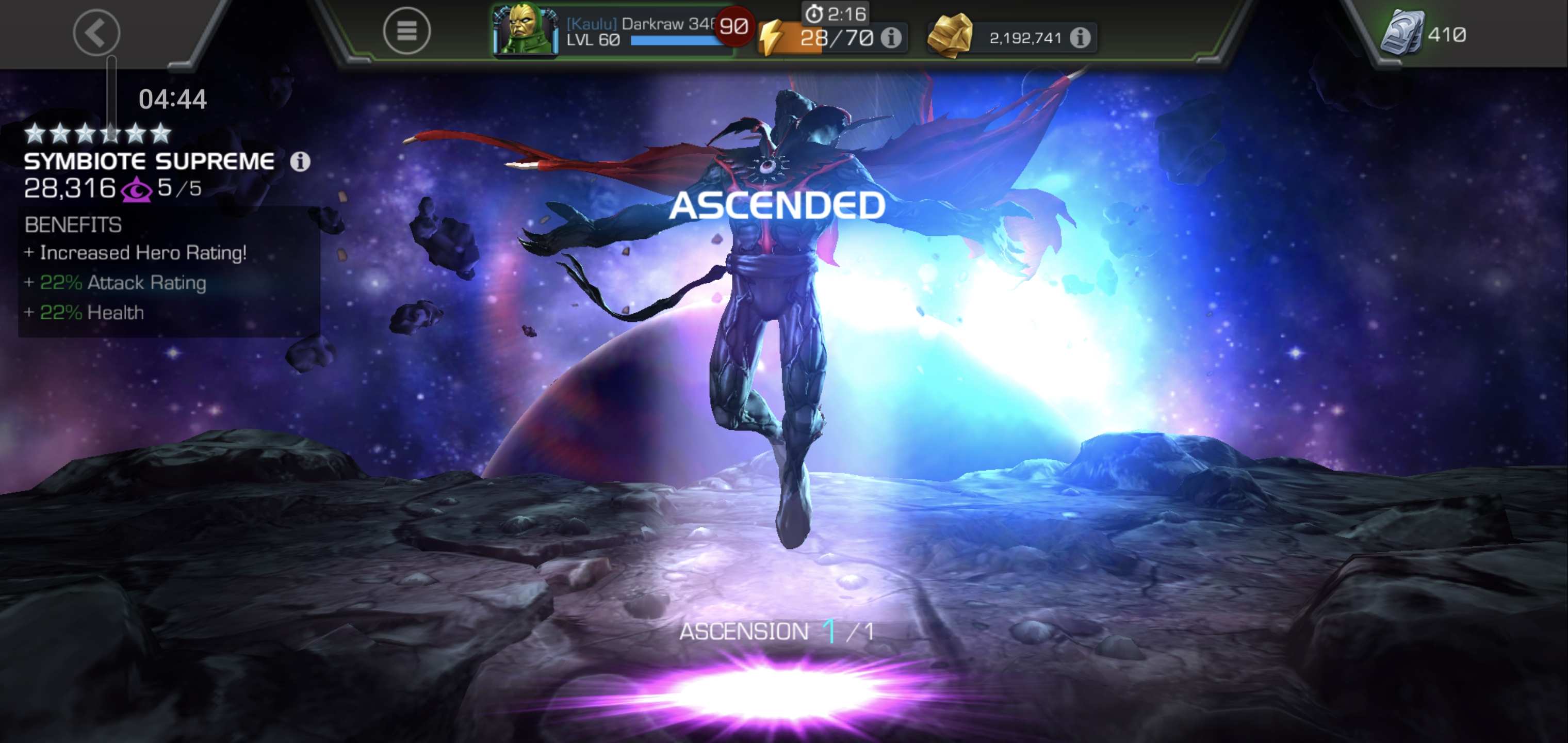Tap the info icon beside energy 28/70

[893, 38]
